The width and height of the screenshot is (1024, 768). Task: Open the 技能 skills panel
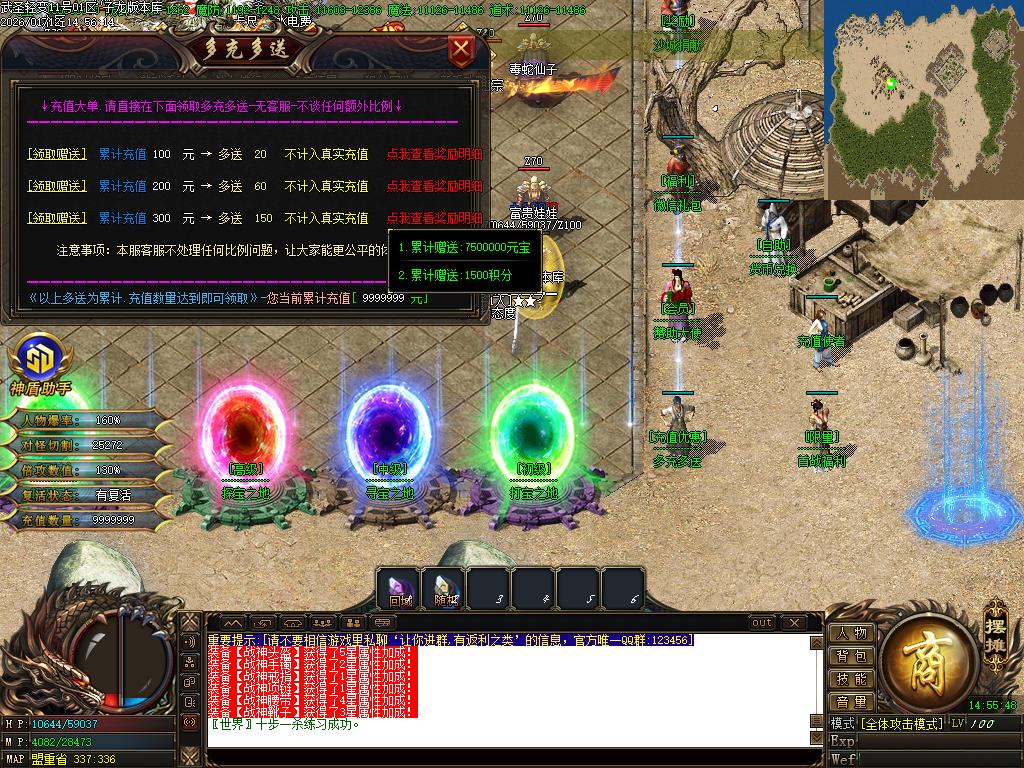(x=851, y=680)
